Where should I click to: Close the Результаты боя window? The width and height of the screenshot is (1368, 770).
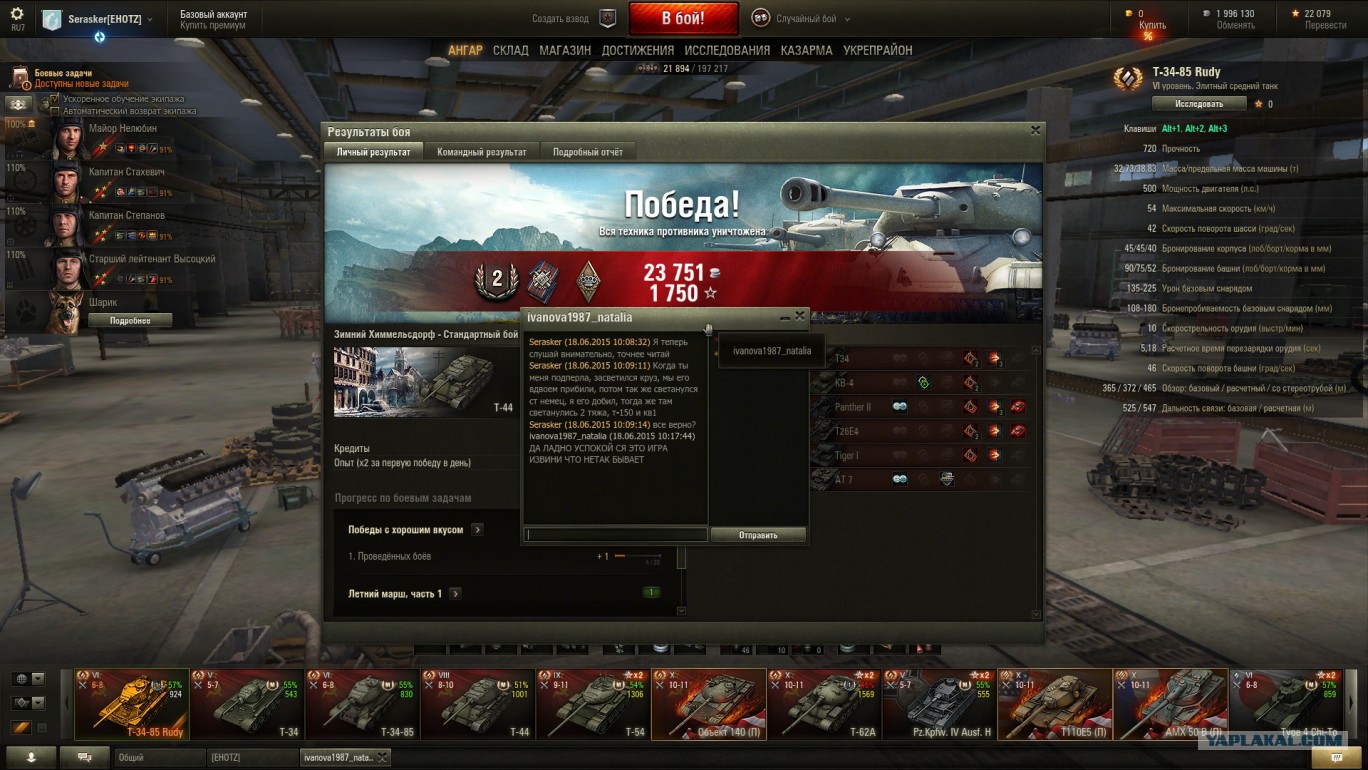click(x=1035, y=130)
